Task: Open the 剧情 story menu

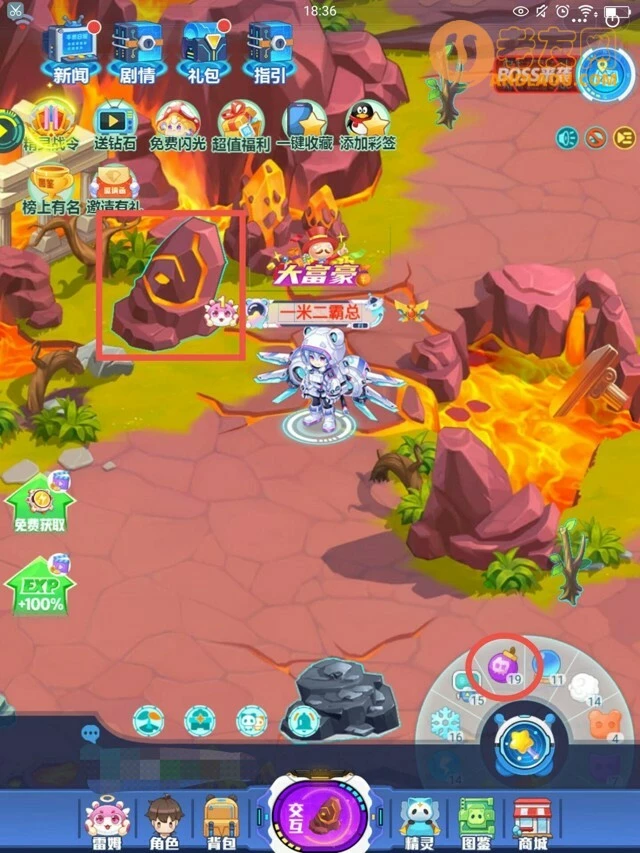Action: 136,50
